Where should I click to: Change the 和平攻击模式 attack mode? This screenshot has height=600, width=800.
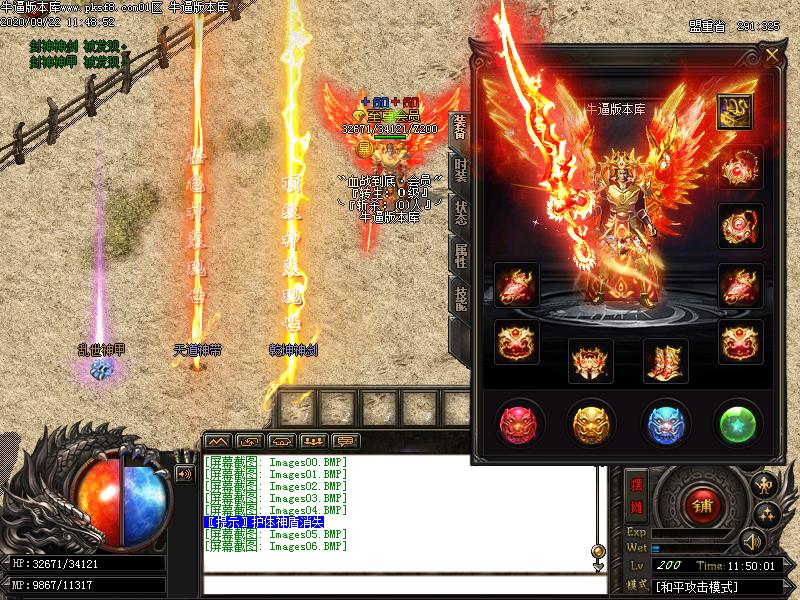(x=697, y=586)
